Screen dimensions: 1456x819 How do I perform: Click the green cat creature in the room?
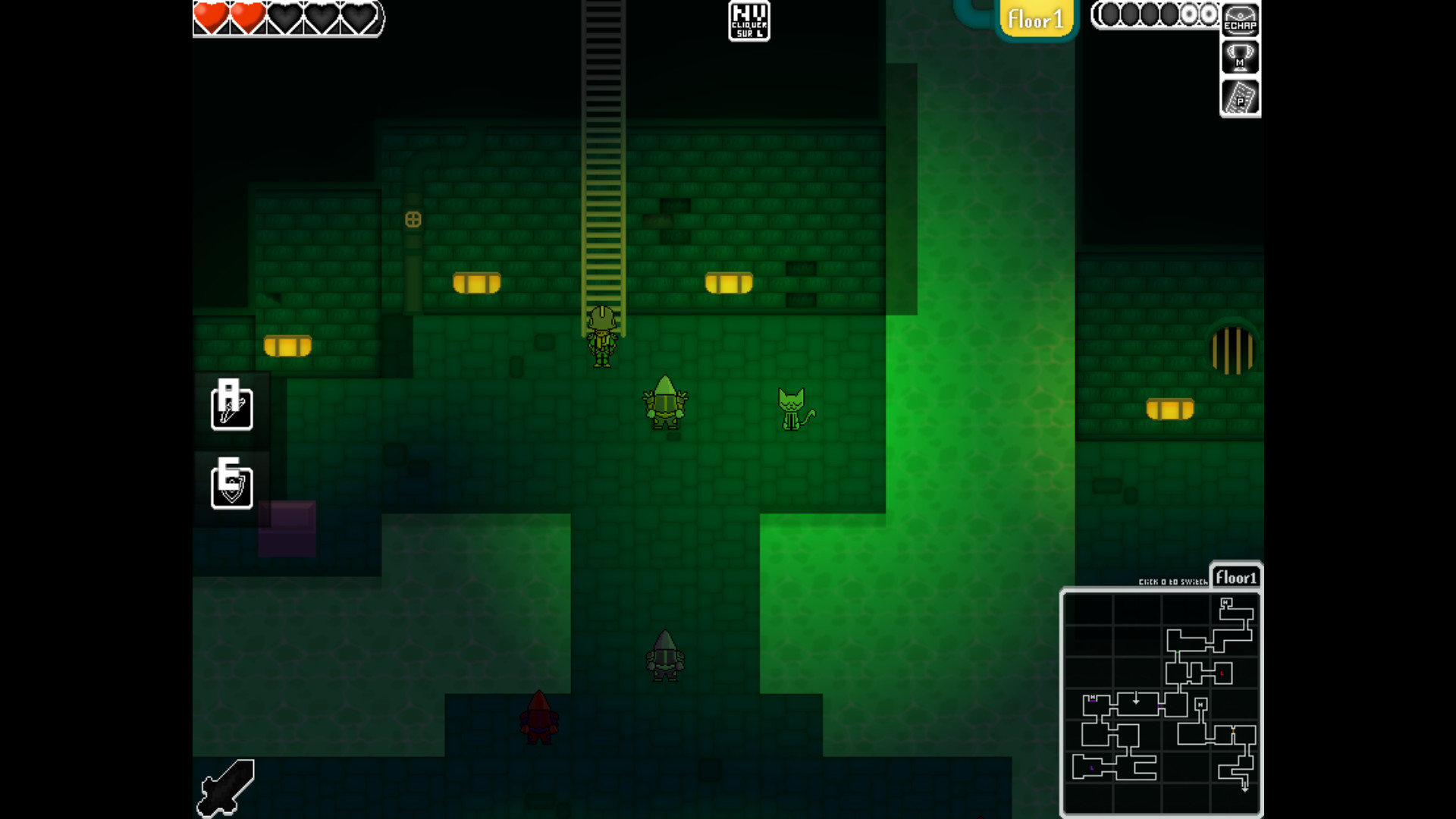[x=792, y=409]
